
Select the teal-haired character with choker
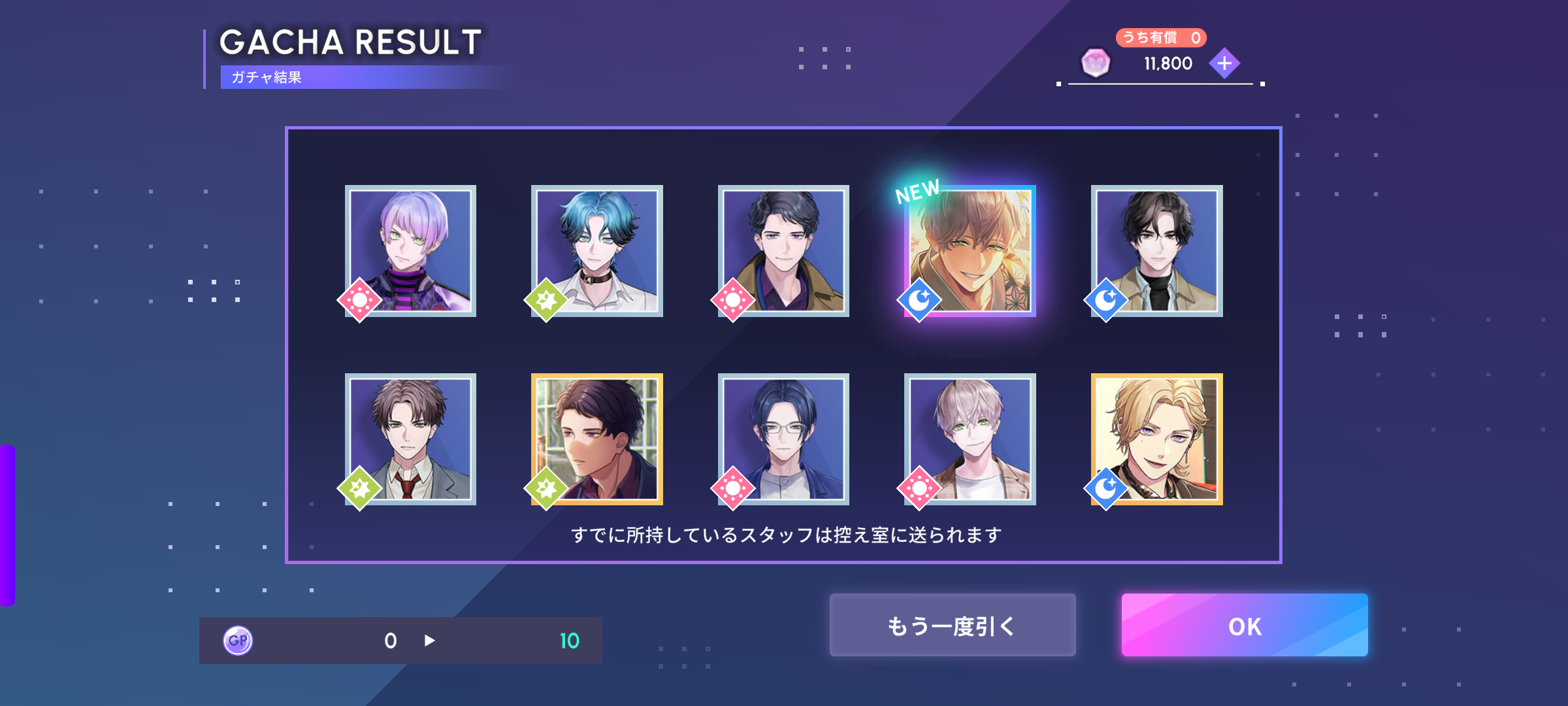coord(597,251)
